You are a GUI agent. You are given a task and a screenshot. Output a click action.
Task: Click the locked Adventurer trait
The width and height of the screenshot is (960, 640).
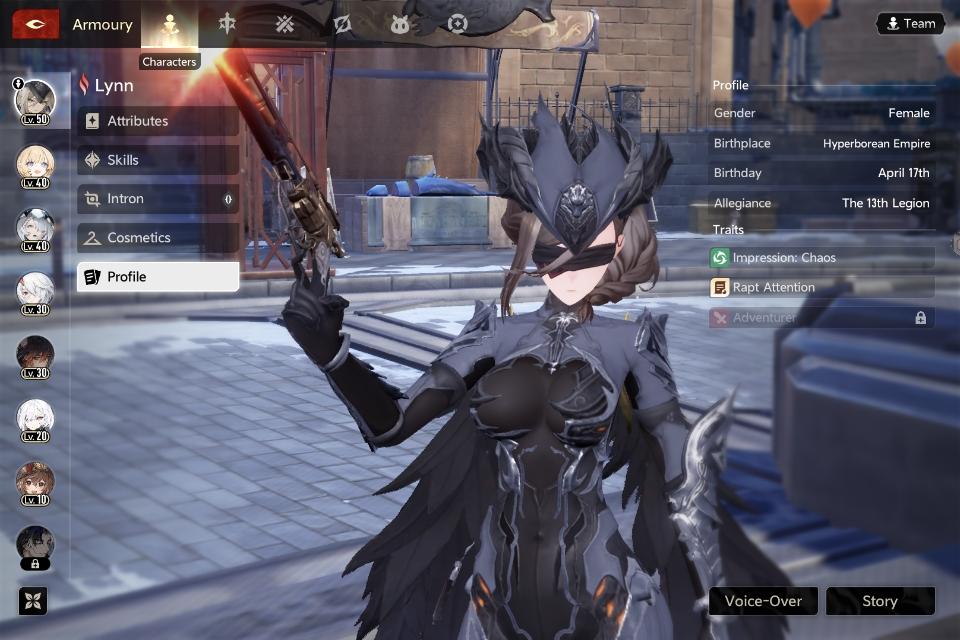click(x=822, y=317)
